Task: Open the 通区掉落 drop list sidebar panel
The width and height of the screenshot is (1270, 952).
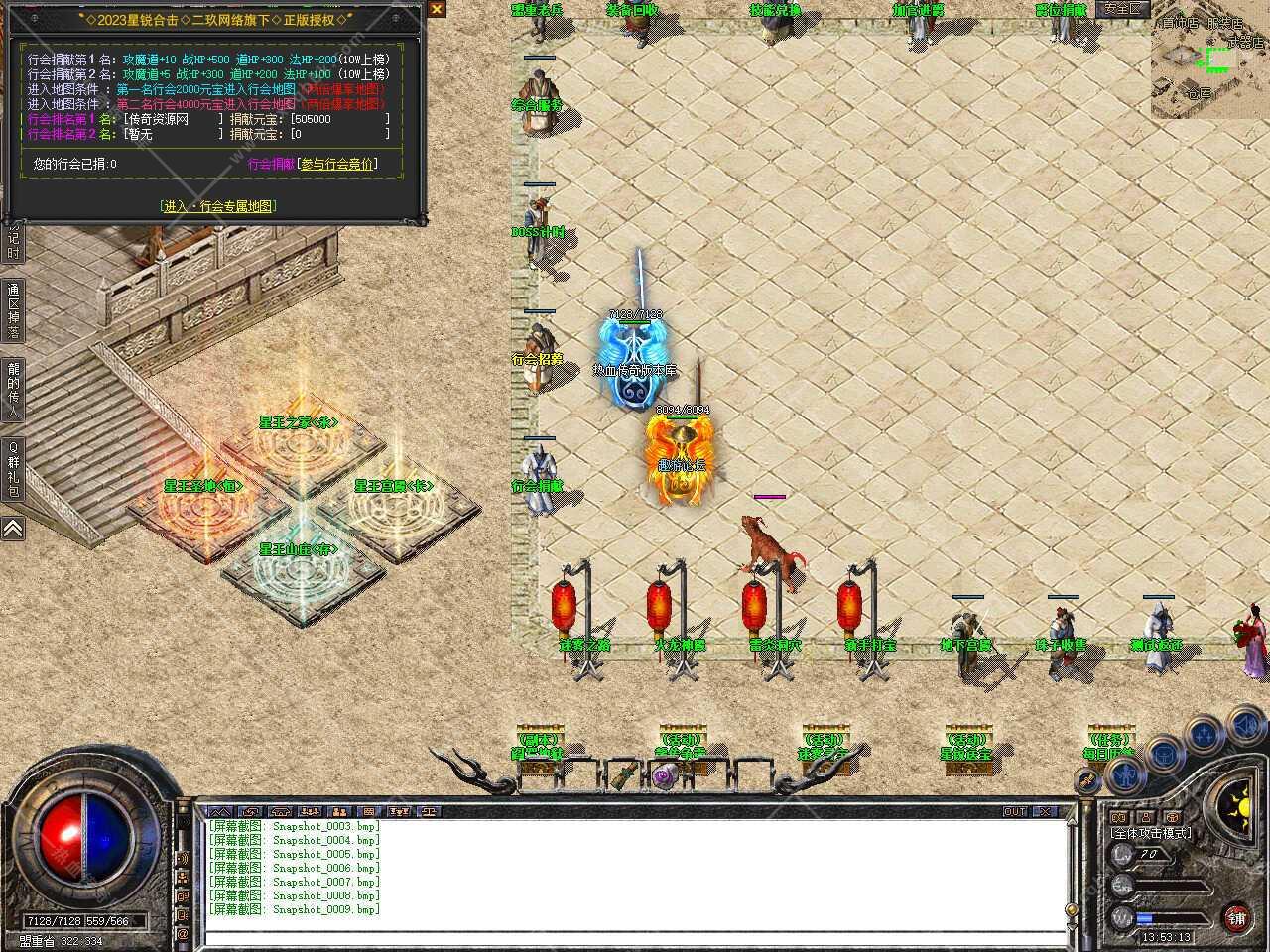Action: (13, 309)
